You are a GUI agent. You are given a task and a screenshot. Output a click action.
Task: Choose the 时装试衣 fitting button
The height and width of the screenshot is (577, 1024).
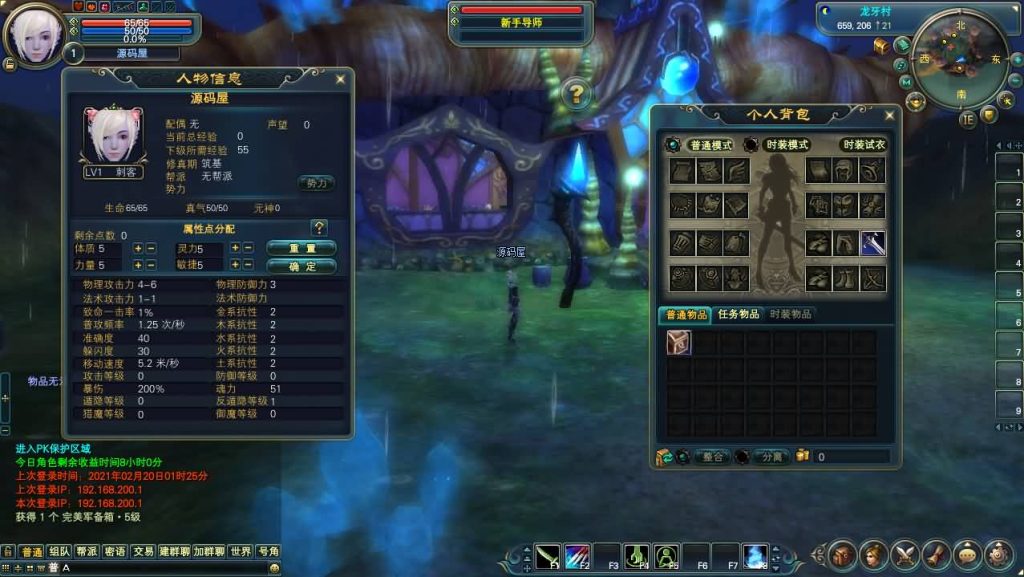pos(864,144)
